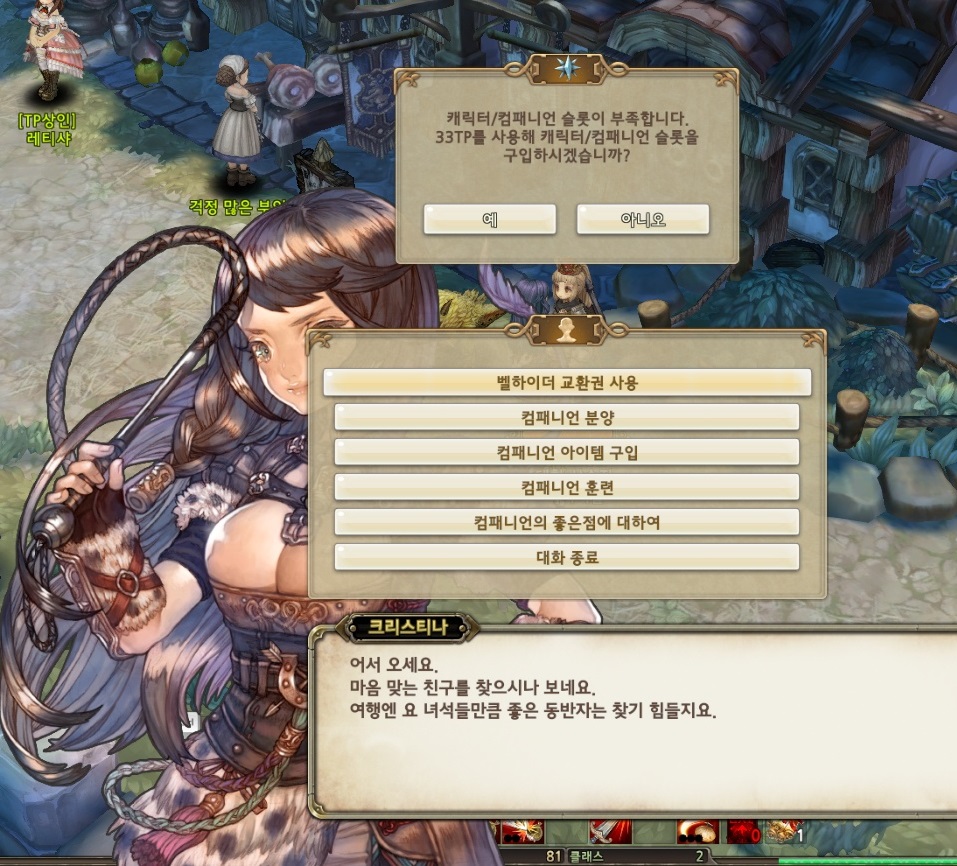Image resolution: width=957 pixels, height=866 pixels.
Task: Choose 컴패니언 훈련 option
Action: pos(567,487)
